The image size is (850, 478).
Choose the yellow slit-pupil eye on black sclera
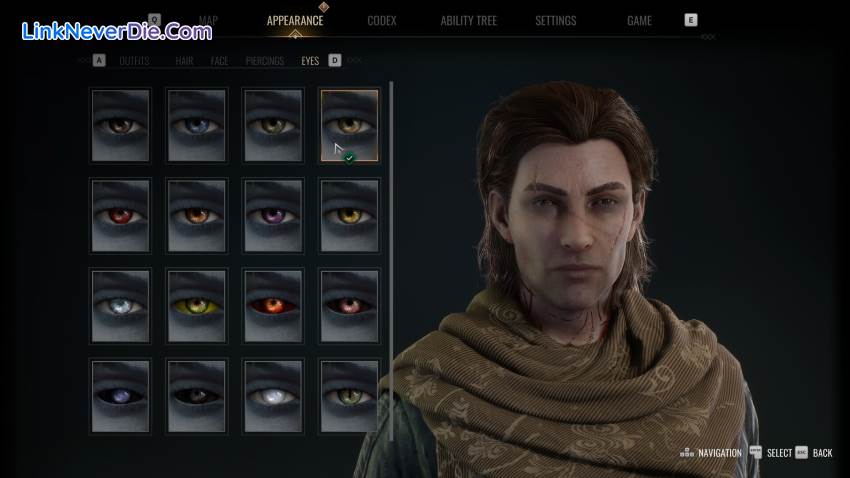point(197,305)
